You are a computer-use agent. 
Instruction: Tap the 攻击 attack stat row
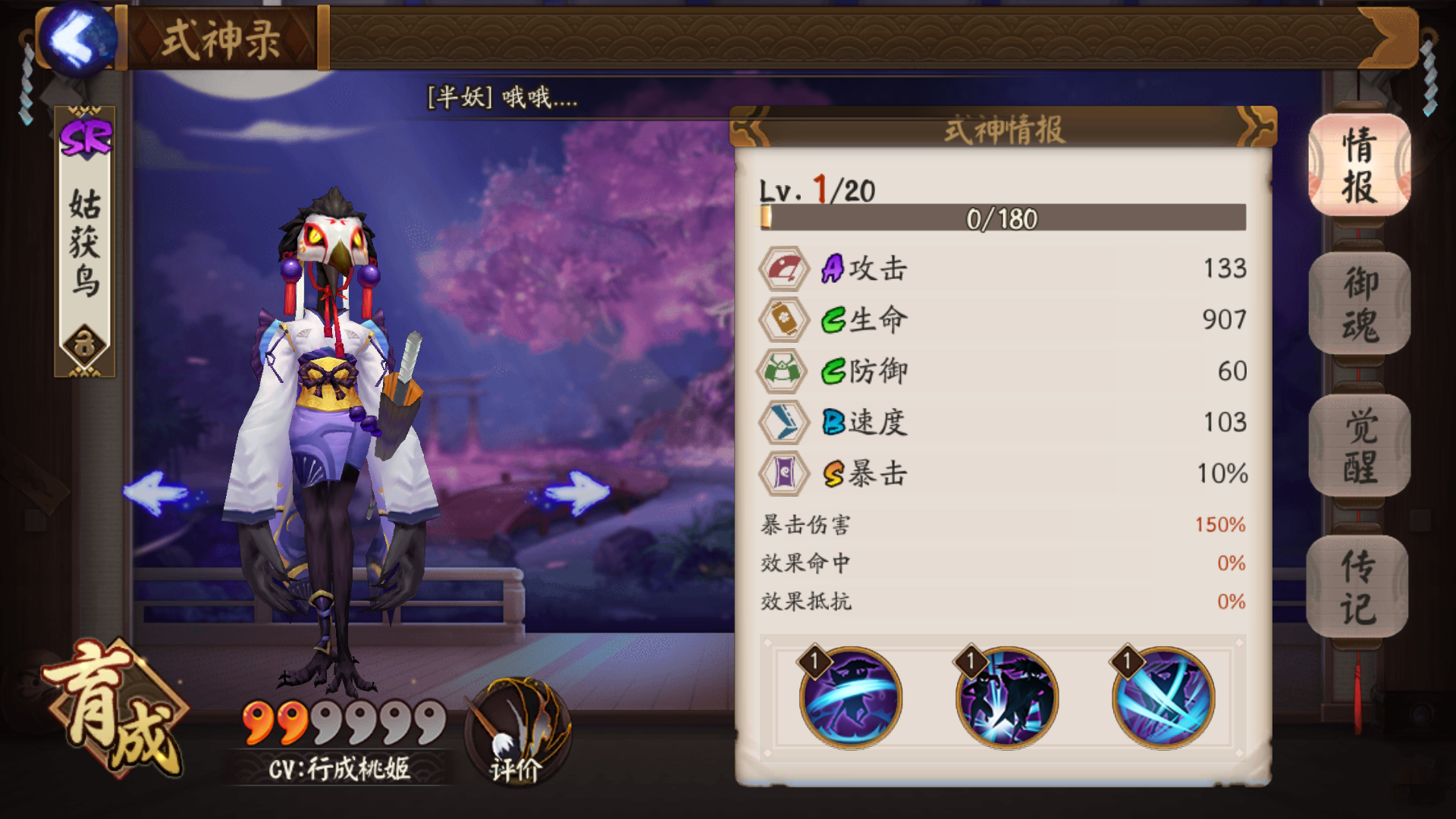pos(1003,268)
